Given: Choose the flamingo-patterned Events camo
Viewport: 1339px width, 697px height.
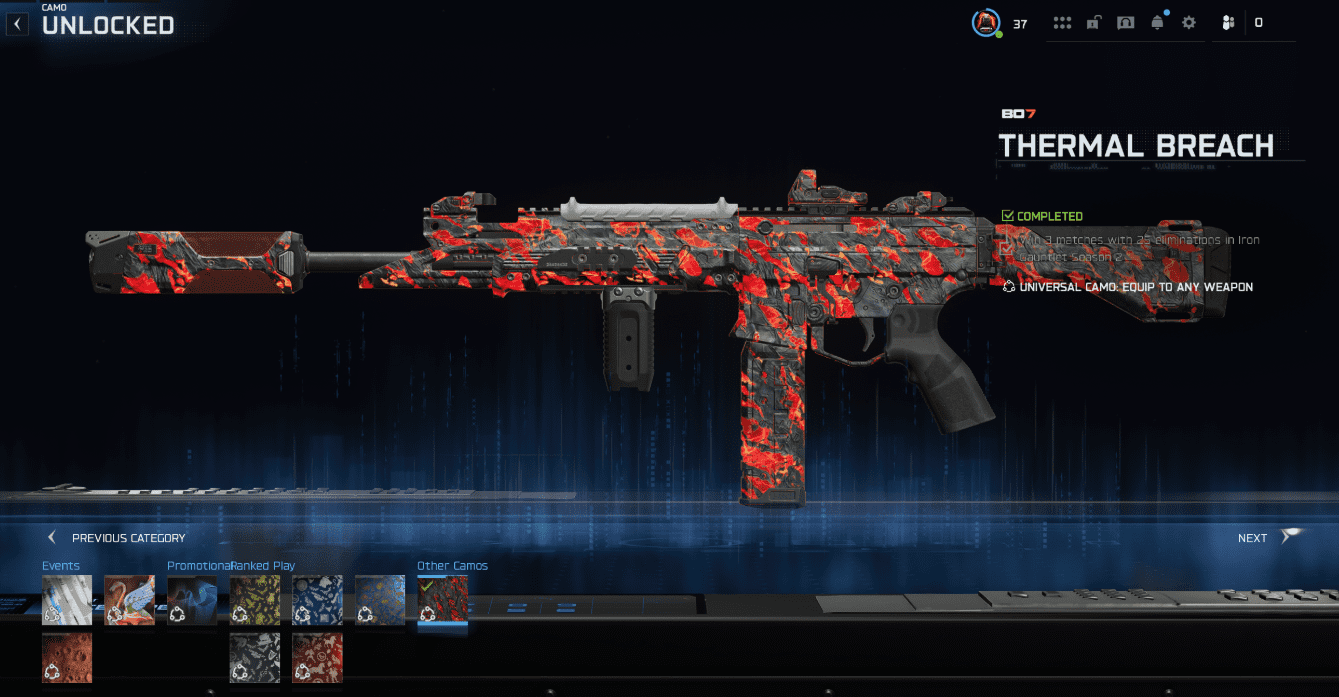Looking at the screenshot, I should pos(129,600).
